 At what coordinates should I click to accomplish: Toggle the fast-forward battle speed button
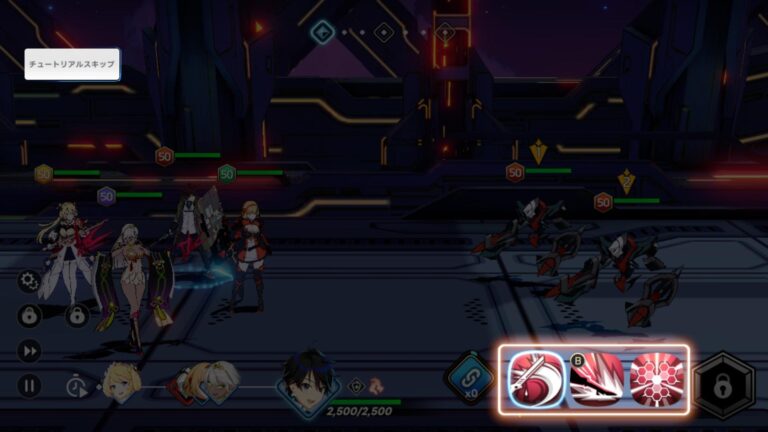(x=29, y=351)
